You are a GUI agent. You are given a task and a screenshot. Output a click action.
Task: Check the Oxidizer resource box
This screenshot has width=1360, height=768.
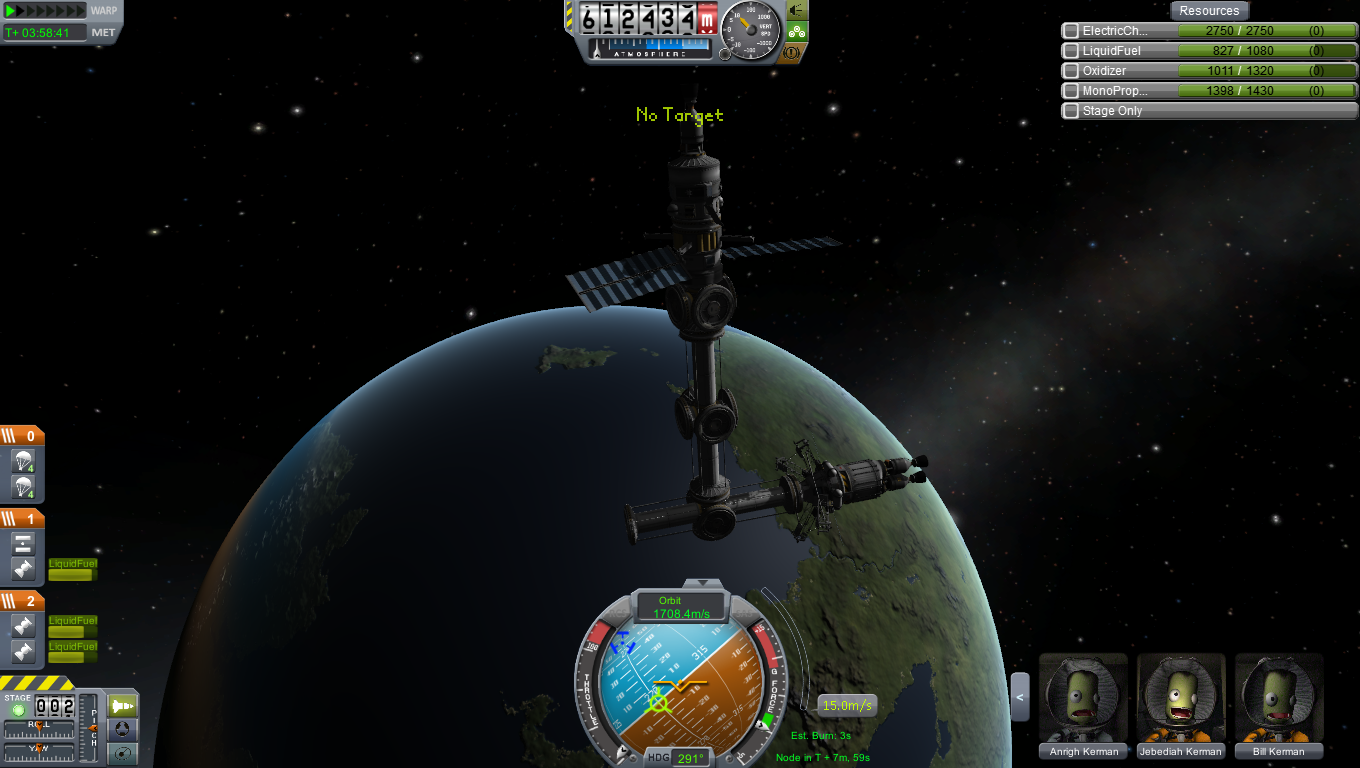click(1071, 71)
